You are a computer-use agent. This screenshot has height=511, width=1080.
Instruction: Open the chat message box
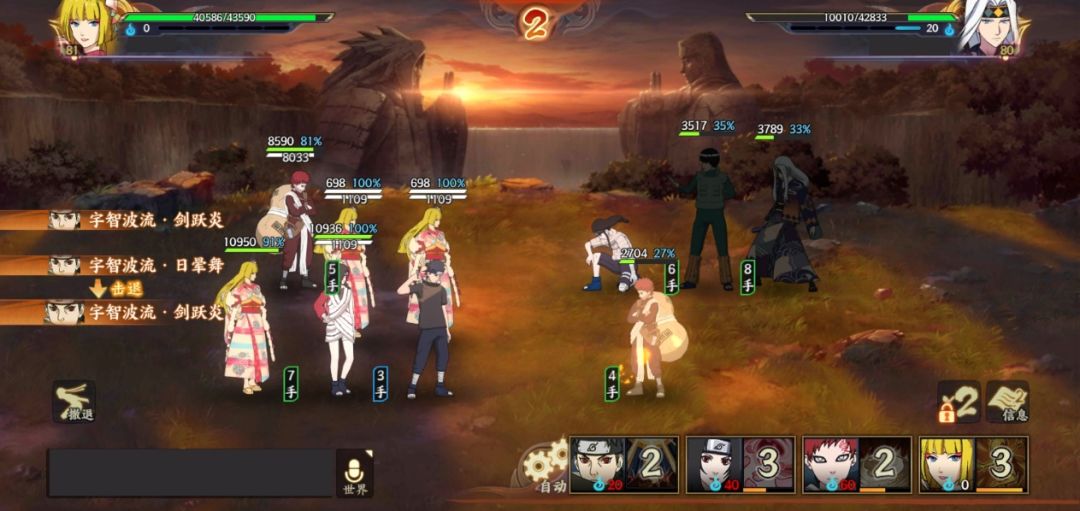[190, 472]
